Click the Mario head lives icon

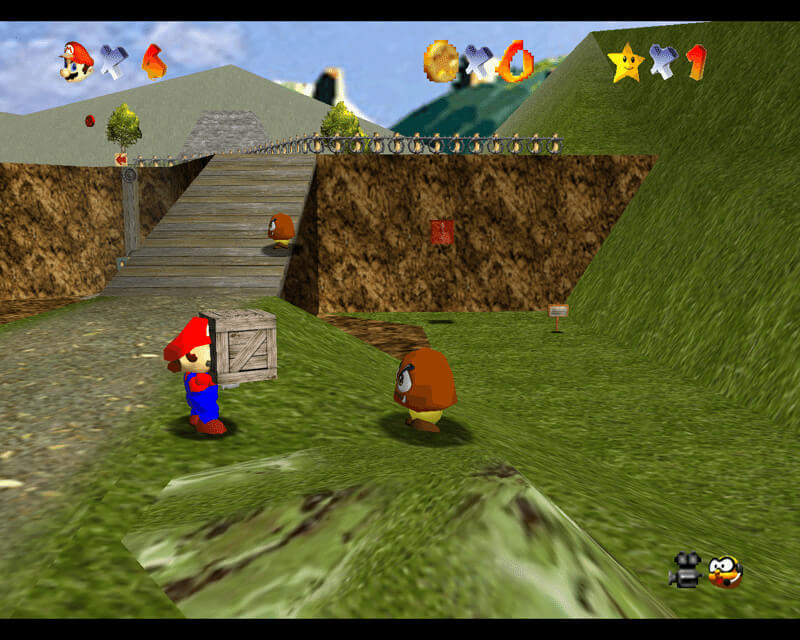tap(75, 60)
